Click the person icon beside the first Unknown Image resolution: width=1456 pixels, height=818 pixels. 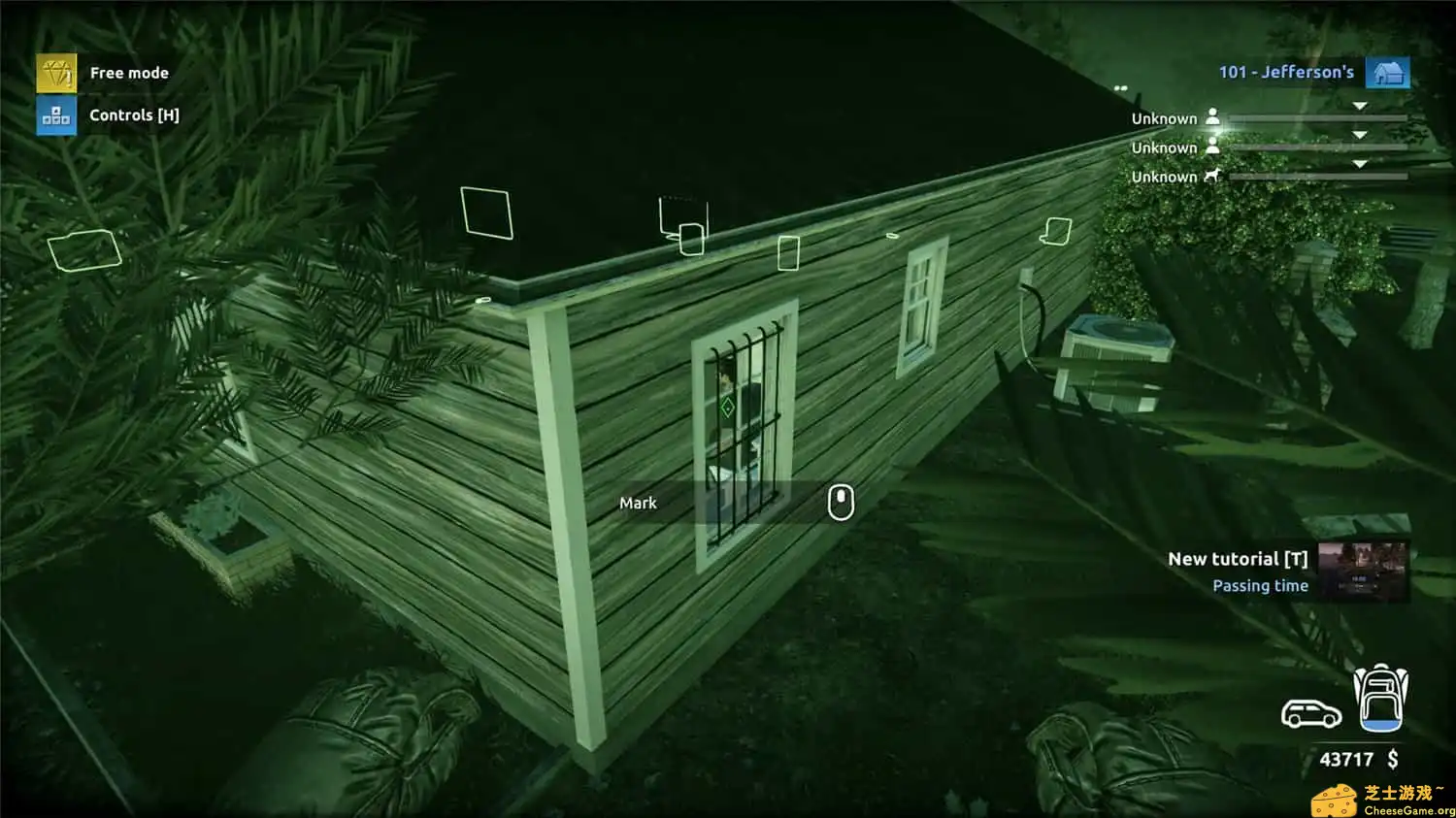(x=1214, y=116)
